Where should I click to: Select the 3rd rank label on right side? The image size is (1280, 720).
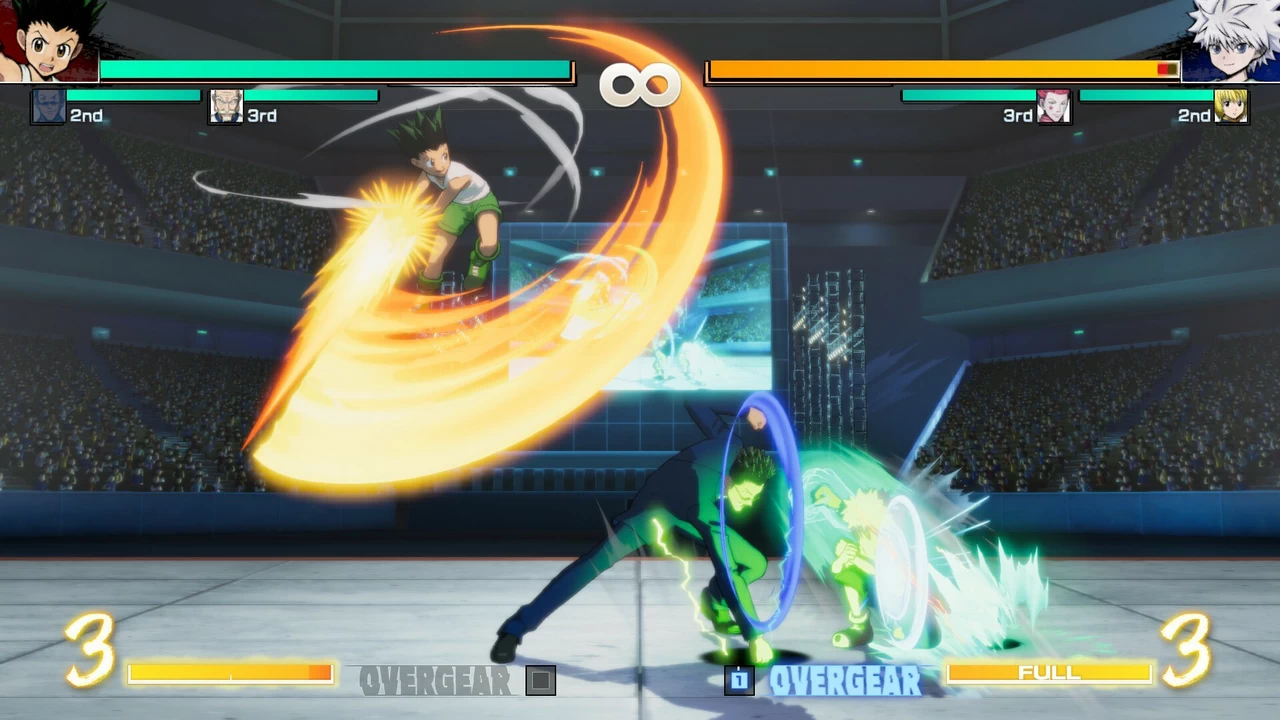1016,116
